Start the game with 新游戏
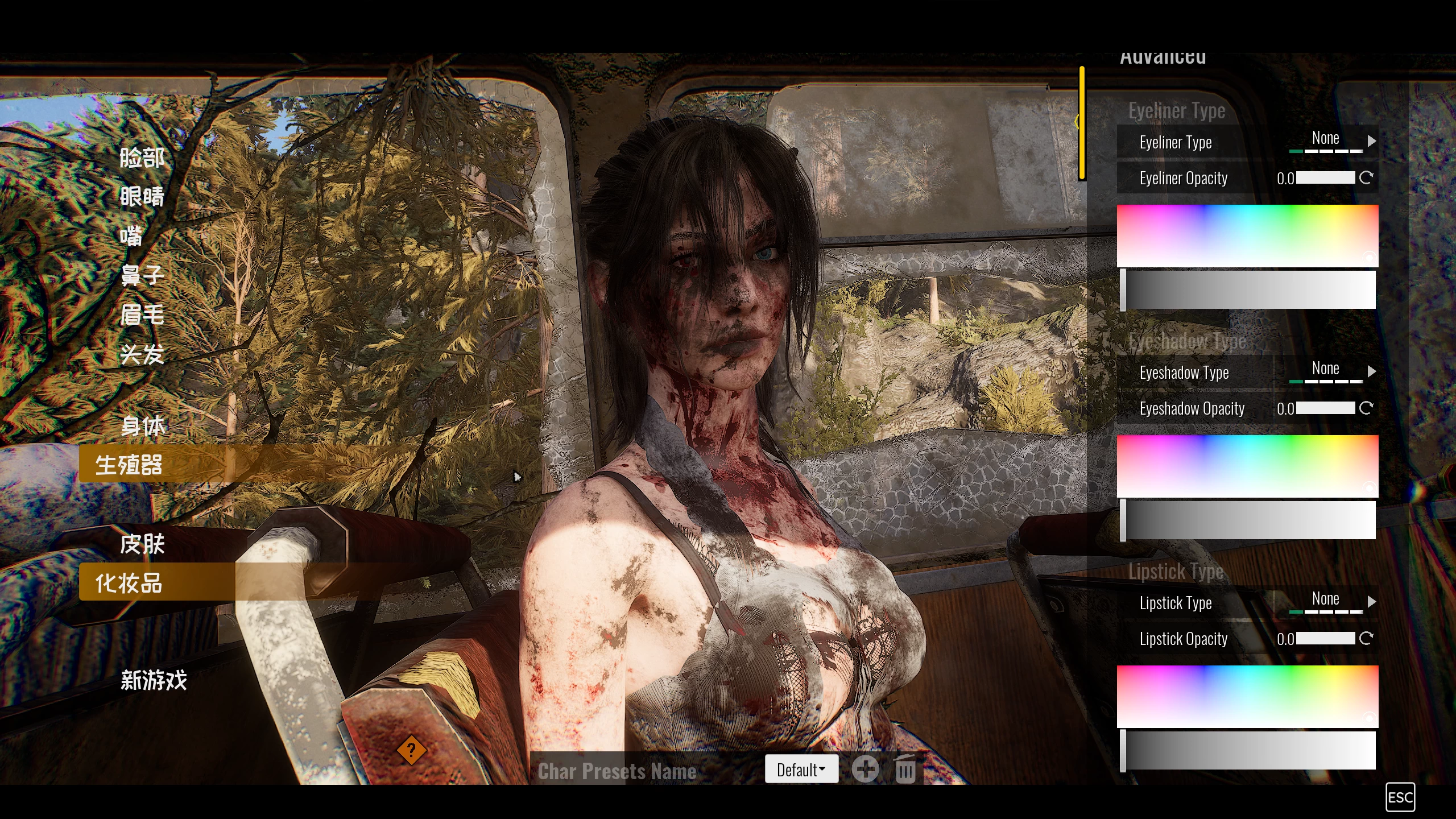The height and width of the screenshot is (819, 1456). pos(154,680)
